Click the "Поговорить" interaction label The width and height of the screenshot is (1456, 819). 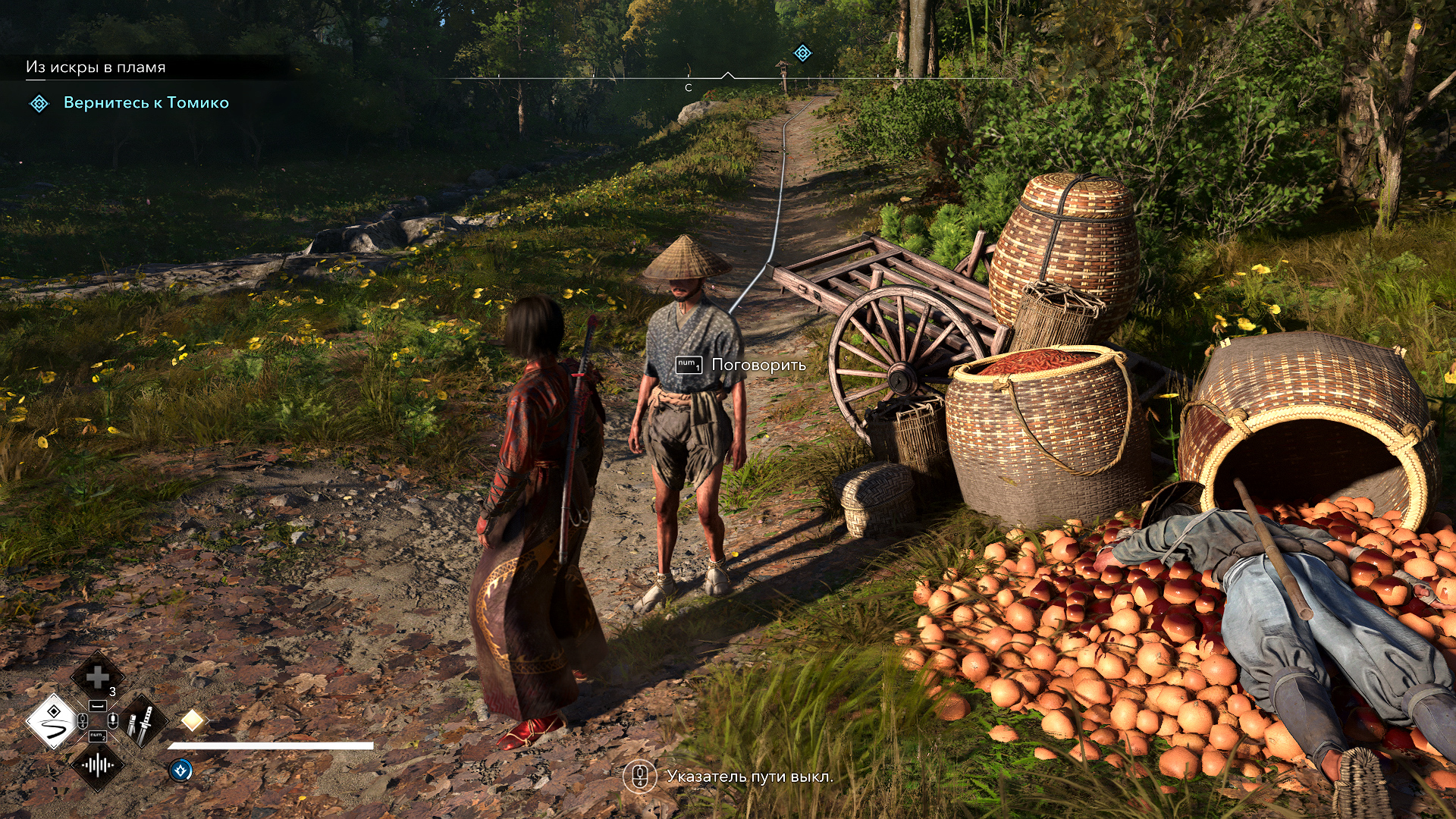tap(758, 365)
